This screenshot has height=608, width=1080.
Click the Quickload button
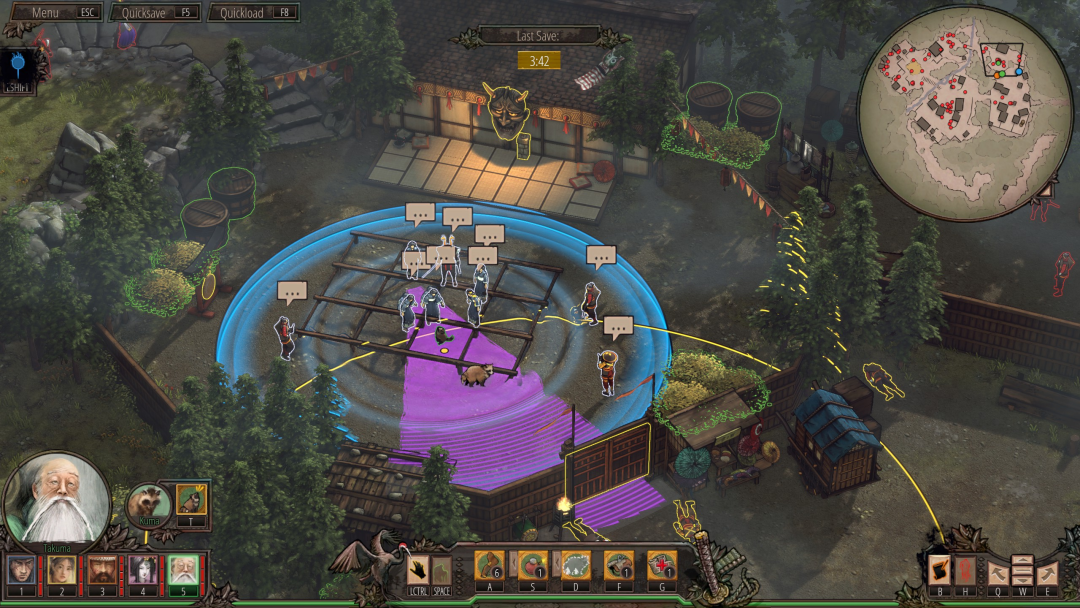[x=253, y=12]
